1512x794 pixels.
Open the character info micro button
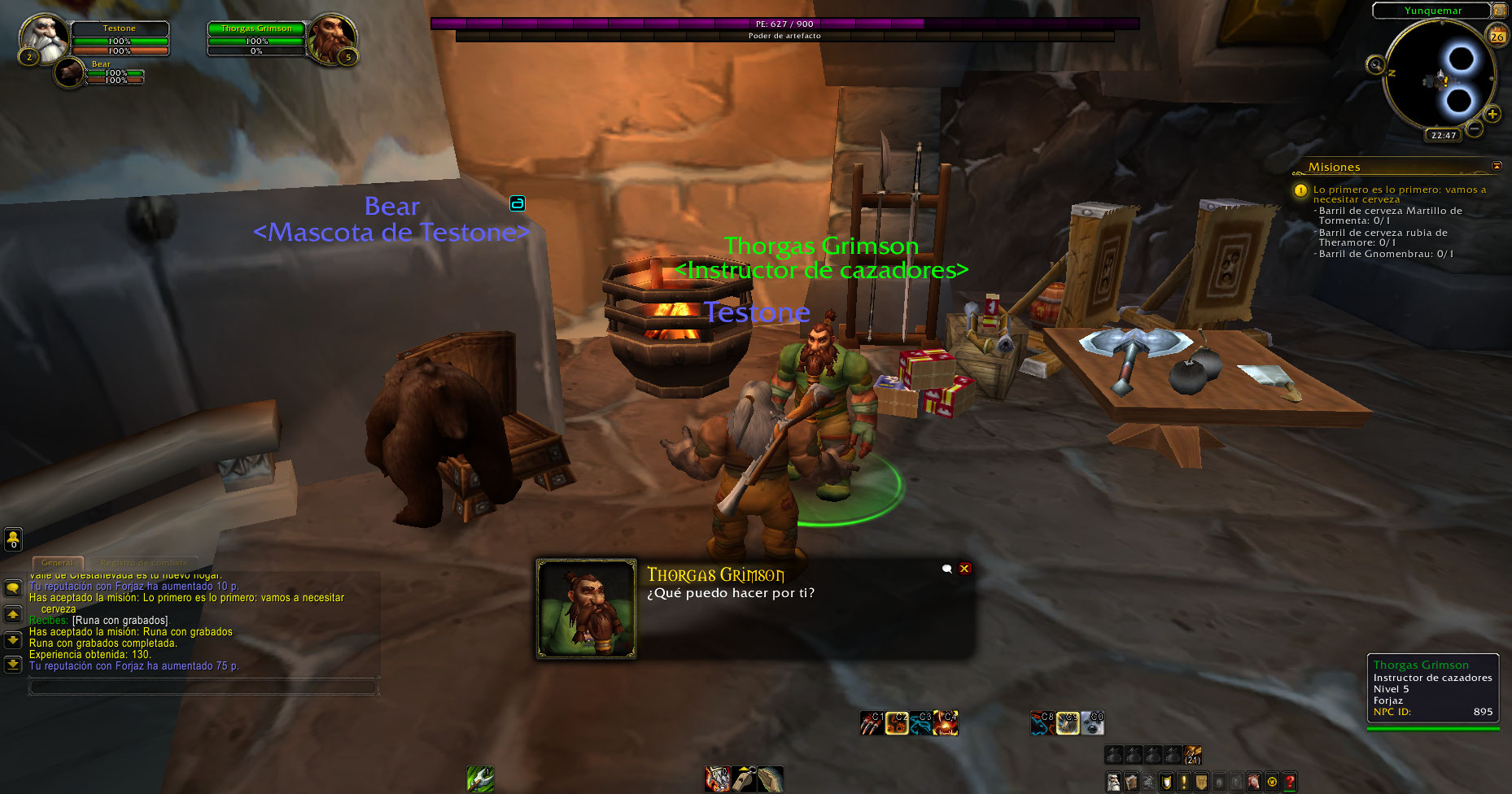[1113, 782]
